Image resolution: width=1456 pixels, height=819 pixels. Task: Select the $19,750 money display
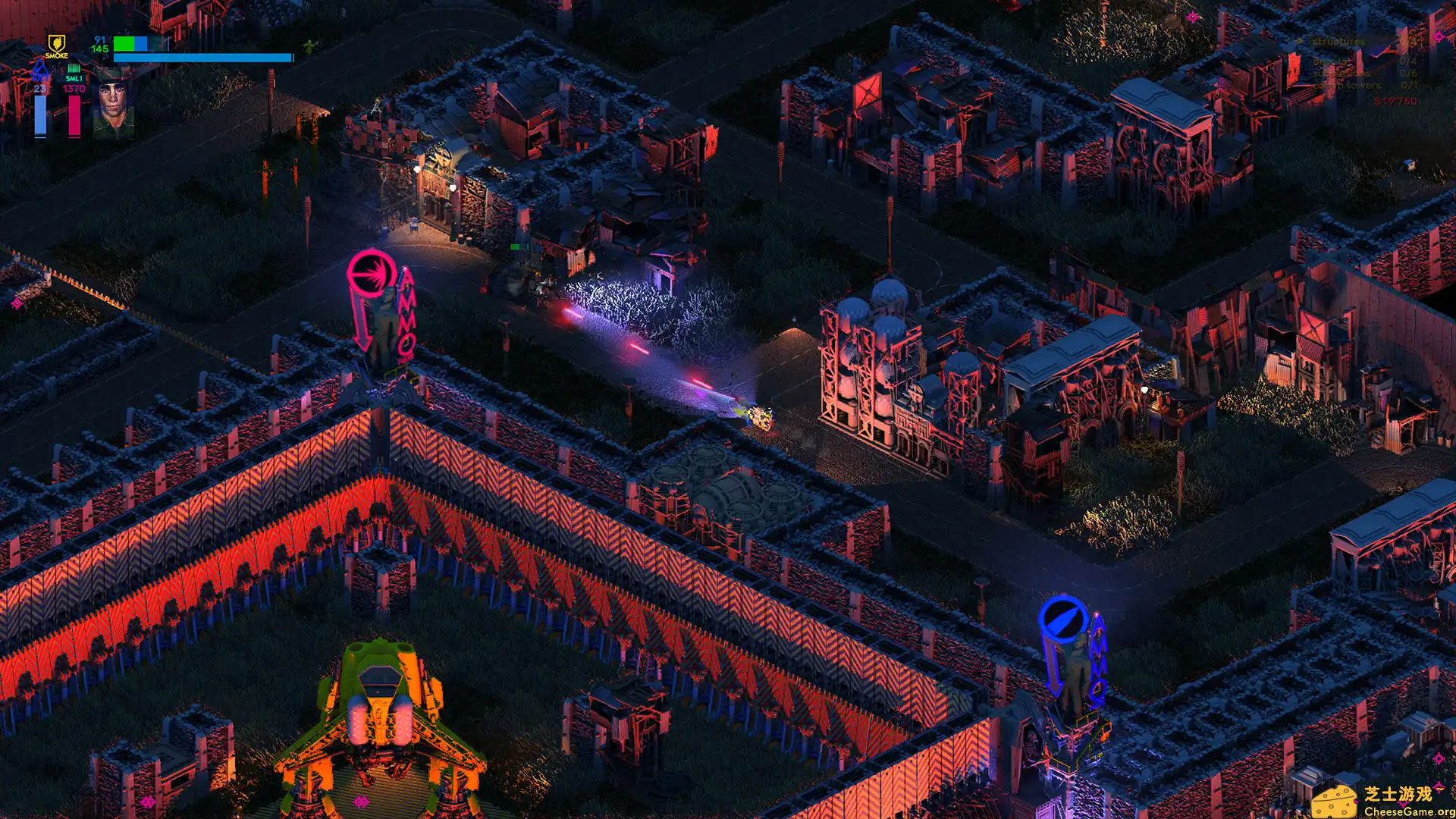click(x=1395, y=101)
